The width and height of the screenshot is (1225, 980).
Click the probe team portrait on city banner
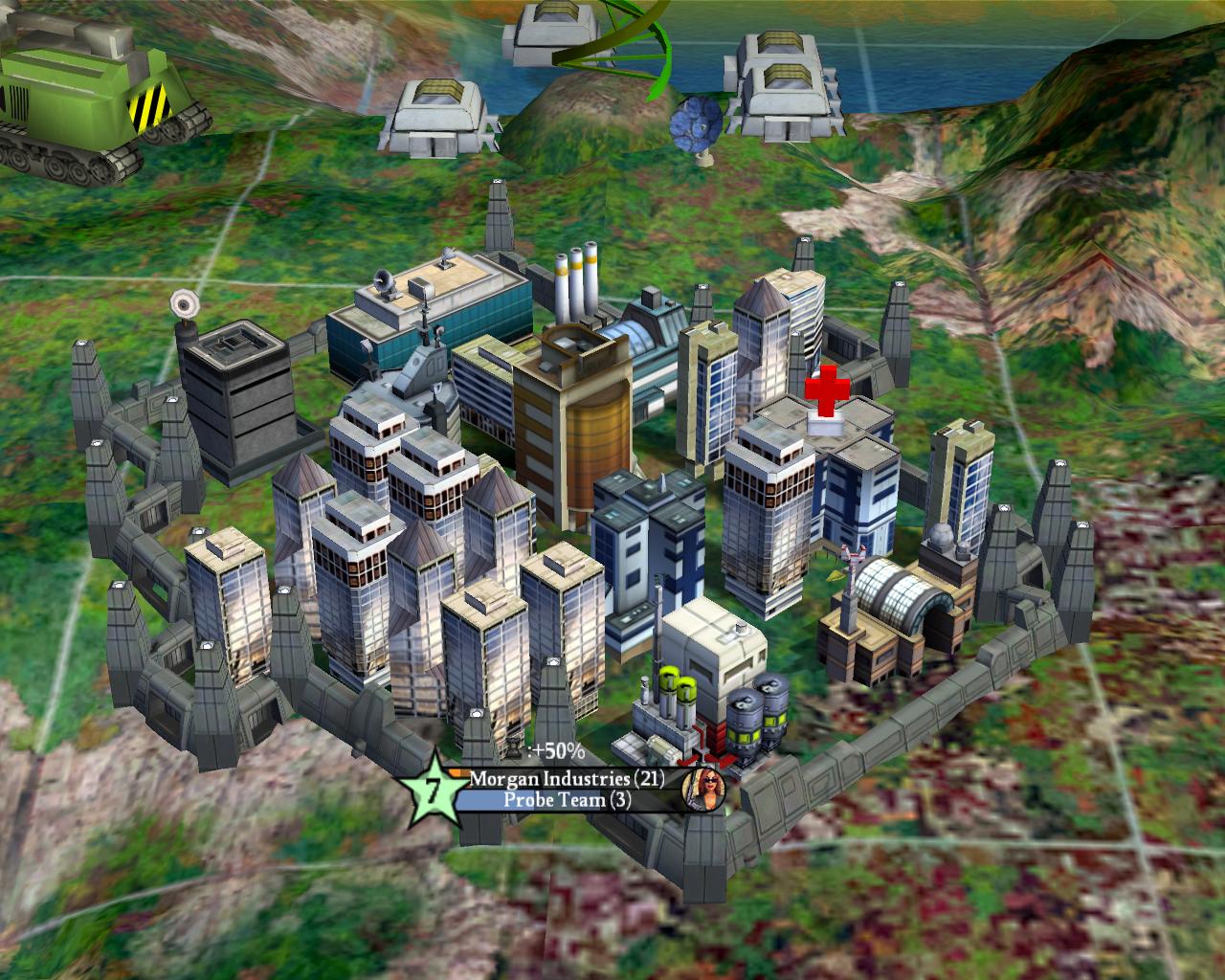703,789
